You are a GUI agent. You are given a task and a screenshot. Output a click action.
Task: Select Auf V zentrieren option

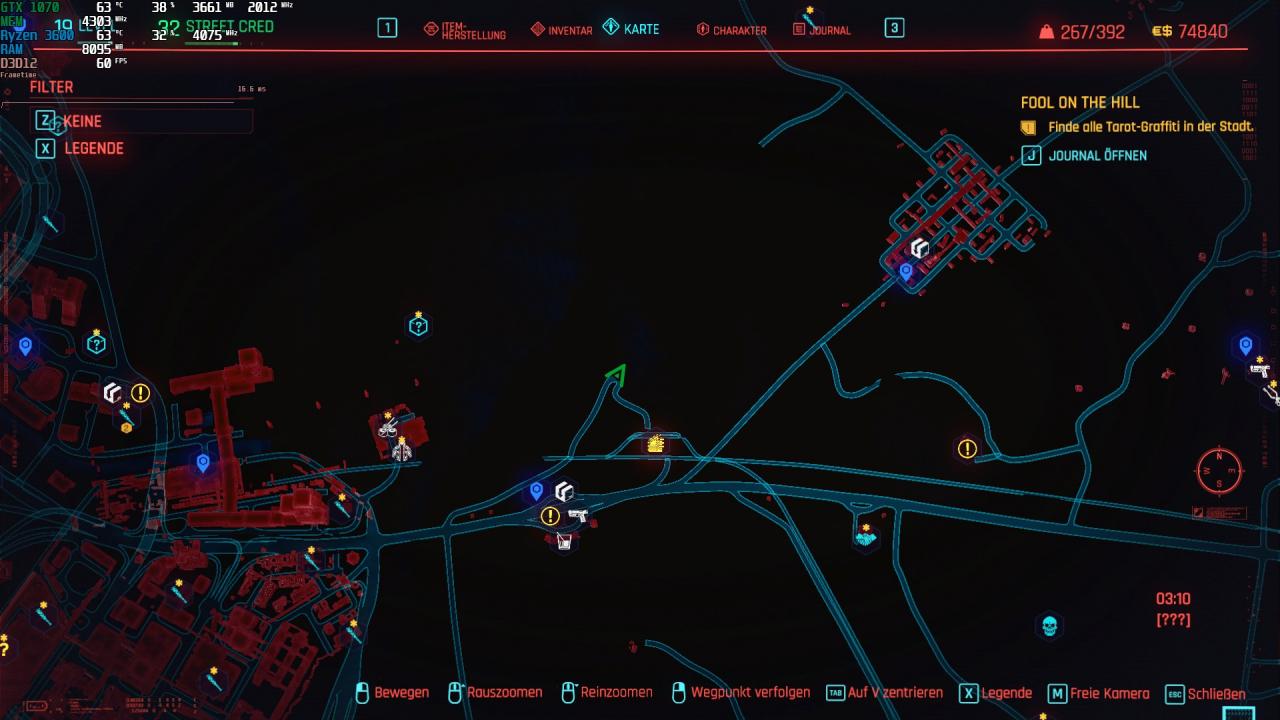[885, 693]
